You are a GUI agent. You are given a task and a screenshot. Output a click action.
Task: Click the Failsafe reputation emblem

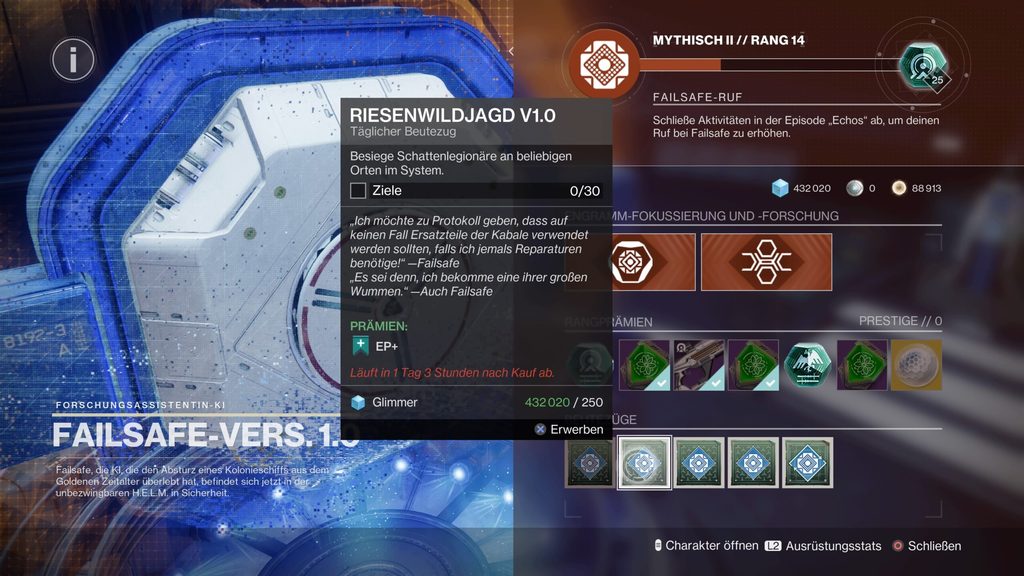click(604, 63)
